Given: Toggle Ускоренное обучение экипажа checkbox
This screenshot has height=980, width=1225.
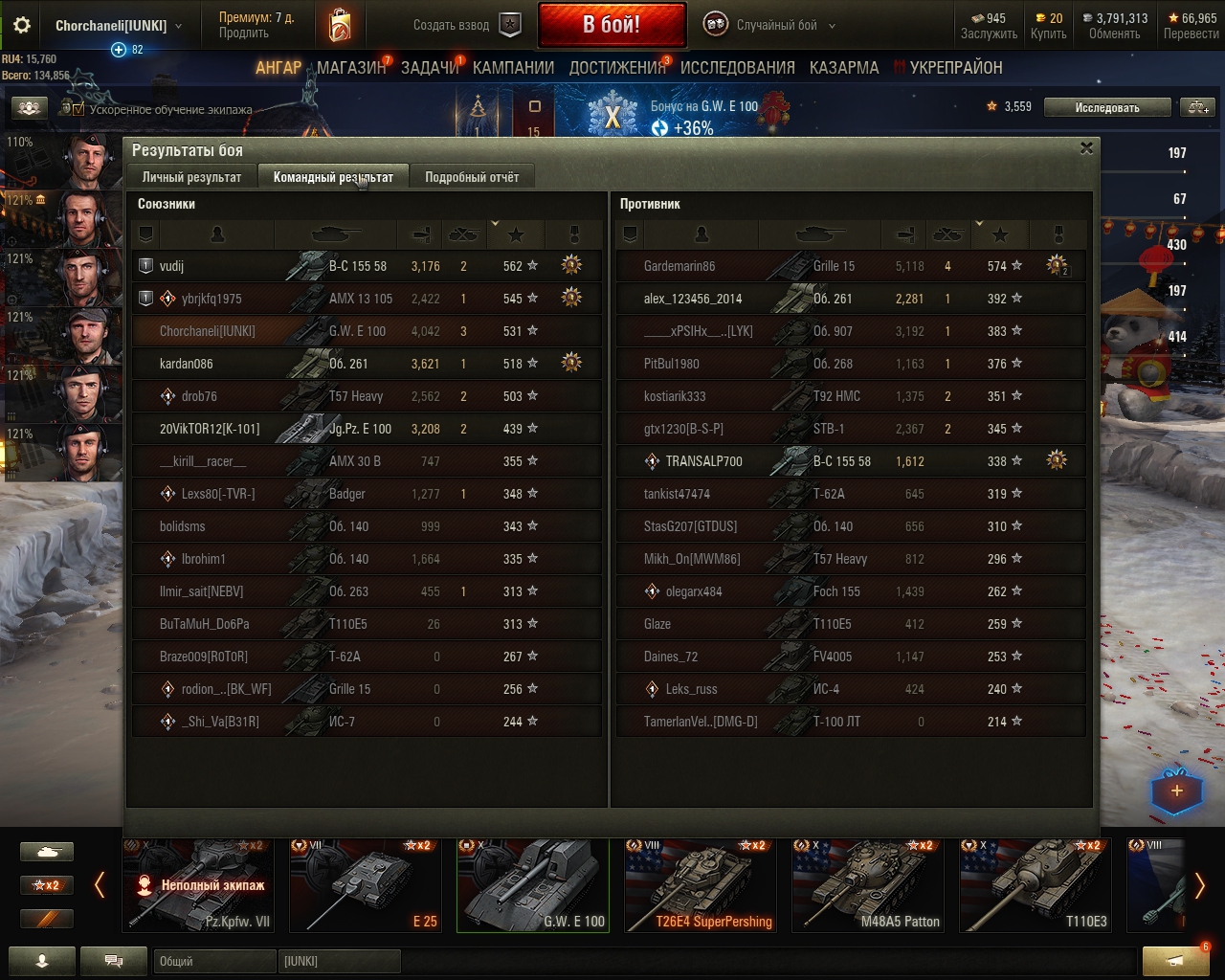Looking at the screenshot, I should pyautogui.click(x=79, y=109).
